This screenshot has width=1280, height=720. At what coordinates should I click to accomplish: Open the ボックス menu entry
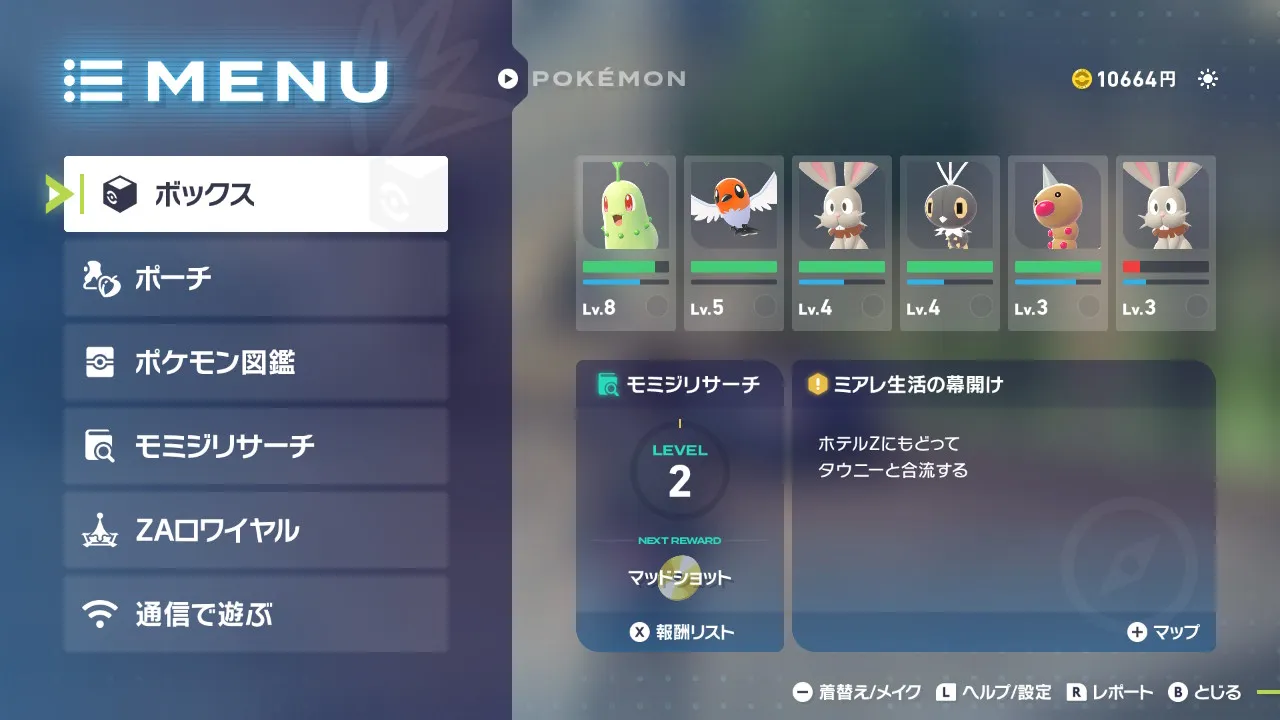click(x=255, y=194)
